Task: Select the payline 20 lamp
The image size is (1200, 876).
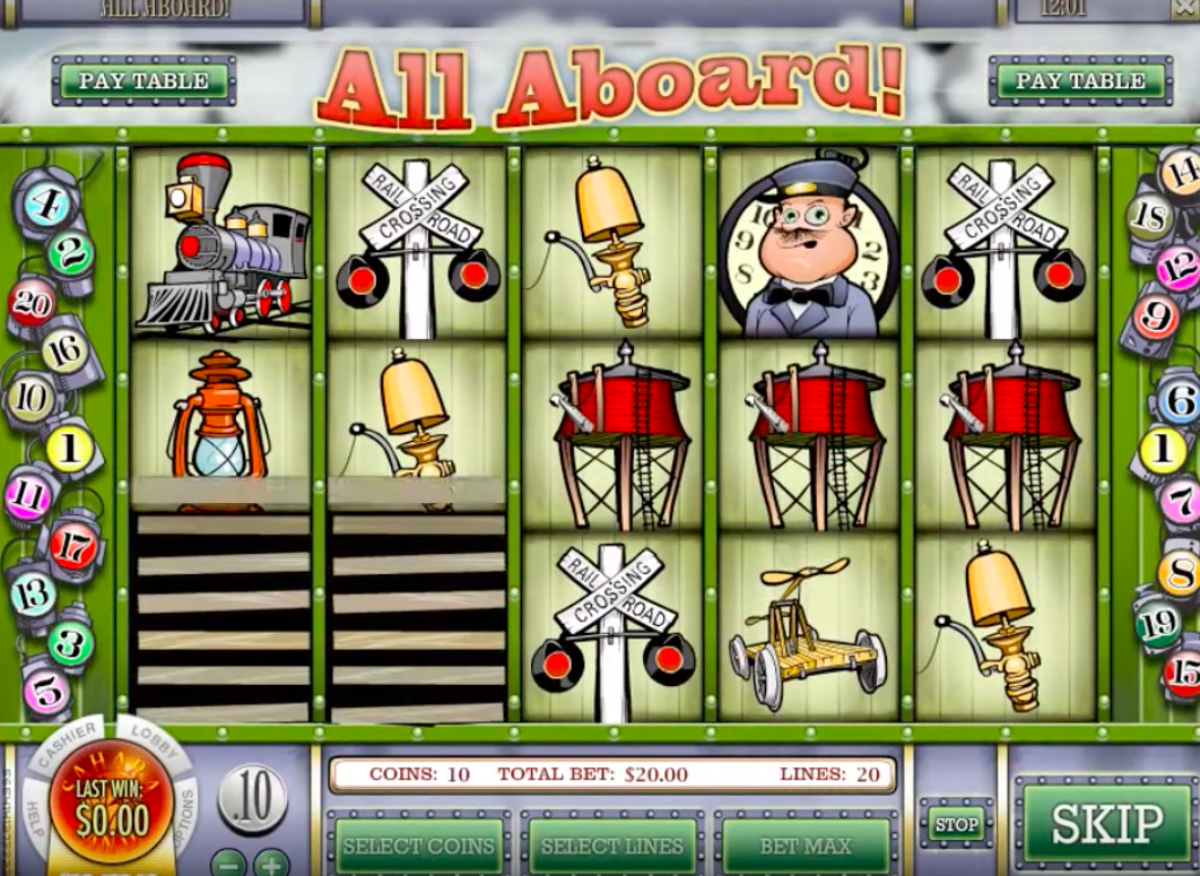Action: click(31, 304)
